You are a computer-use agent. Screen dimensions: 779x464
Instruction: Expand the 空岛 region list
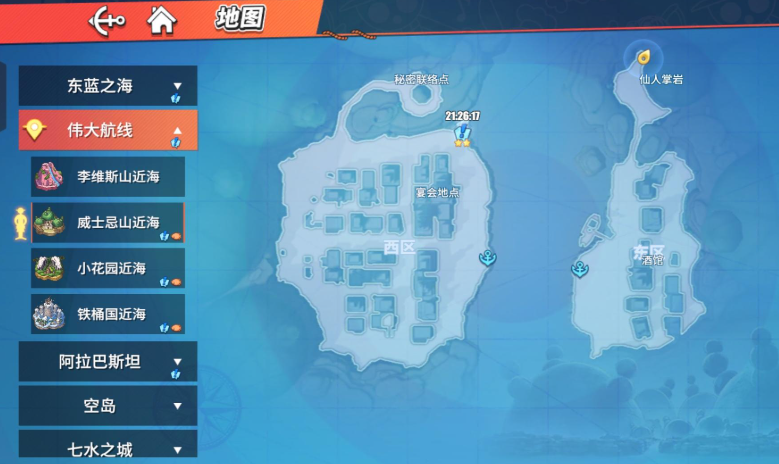point(108,406)
